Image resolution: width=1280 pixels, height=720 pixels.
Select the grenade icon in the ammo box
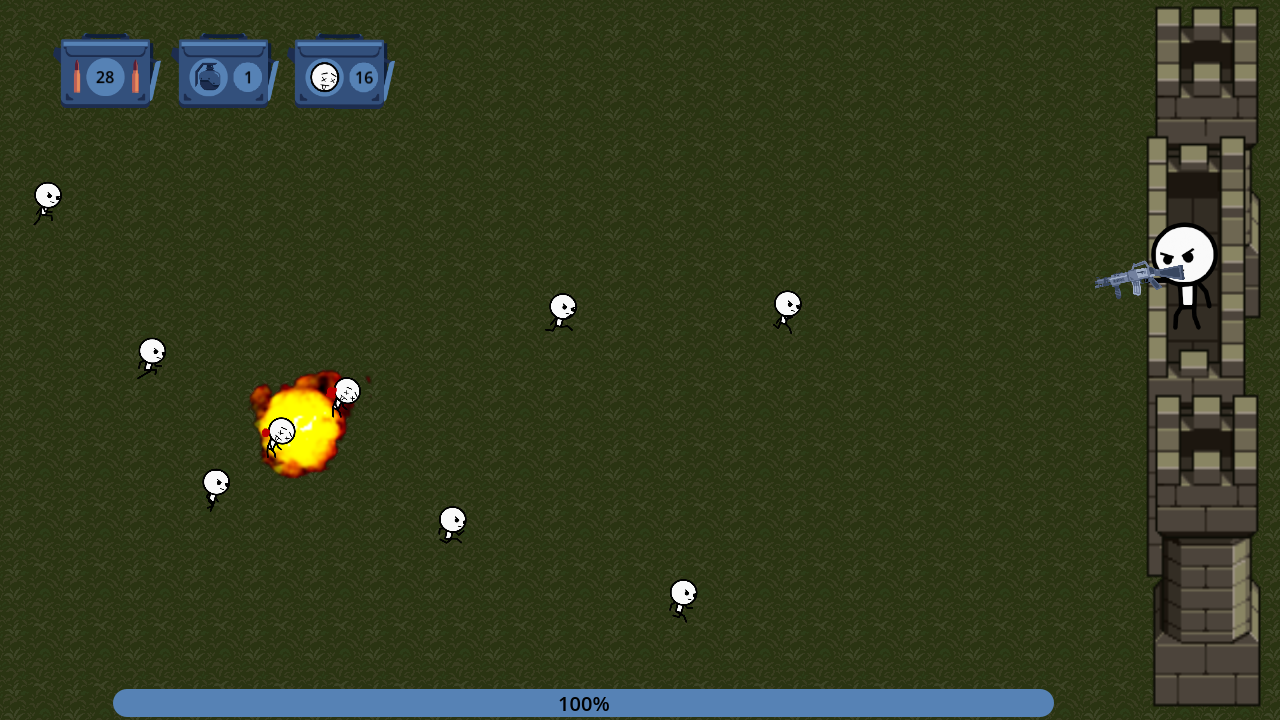tap(209, 76)
